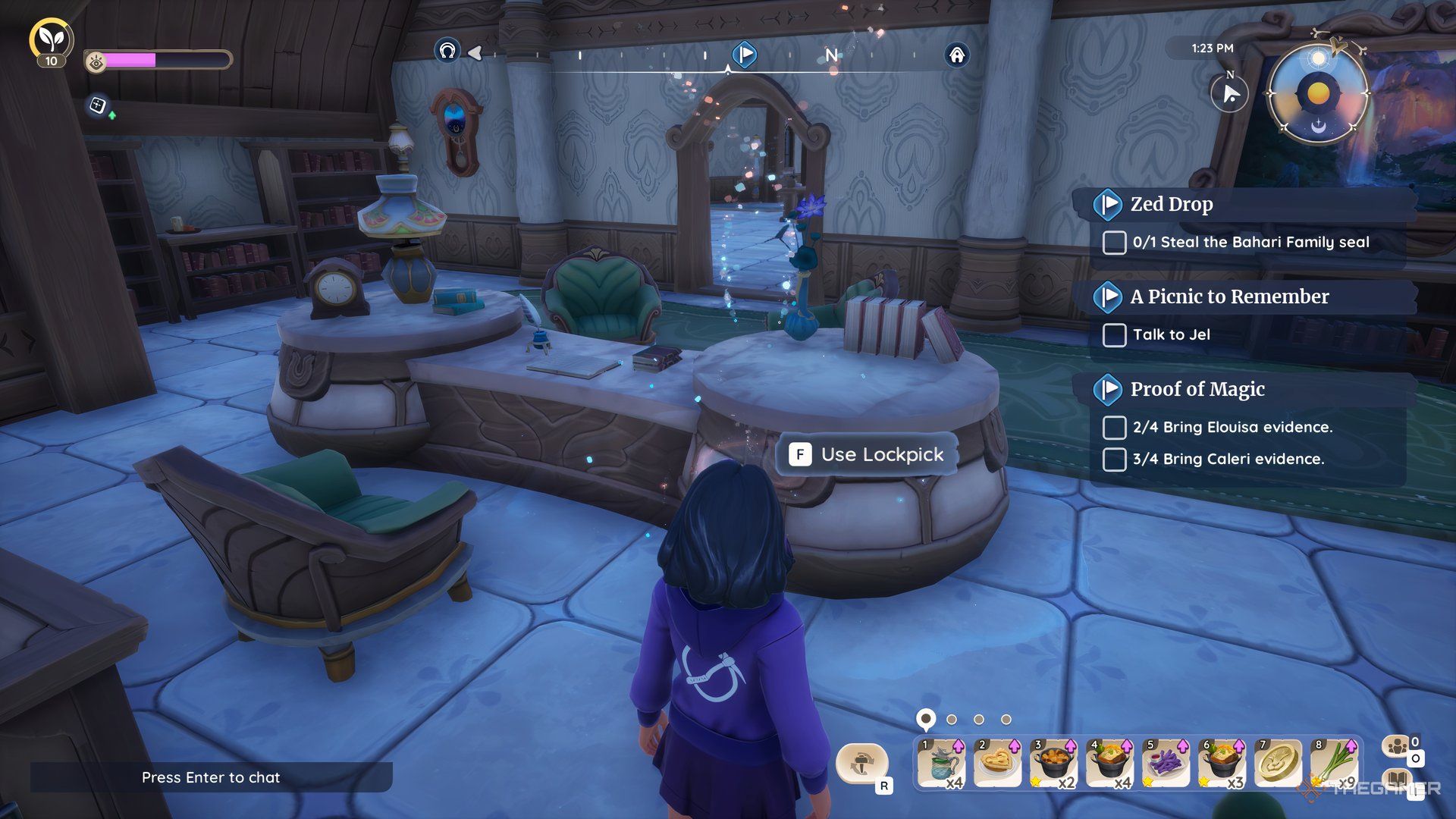The width and height of the screenshot is (1456, 819).
Task: Select the heart-shaped pie in hotbar slot 2
Action: tap(997, 764)
